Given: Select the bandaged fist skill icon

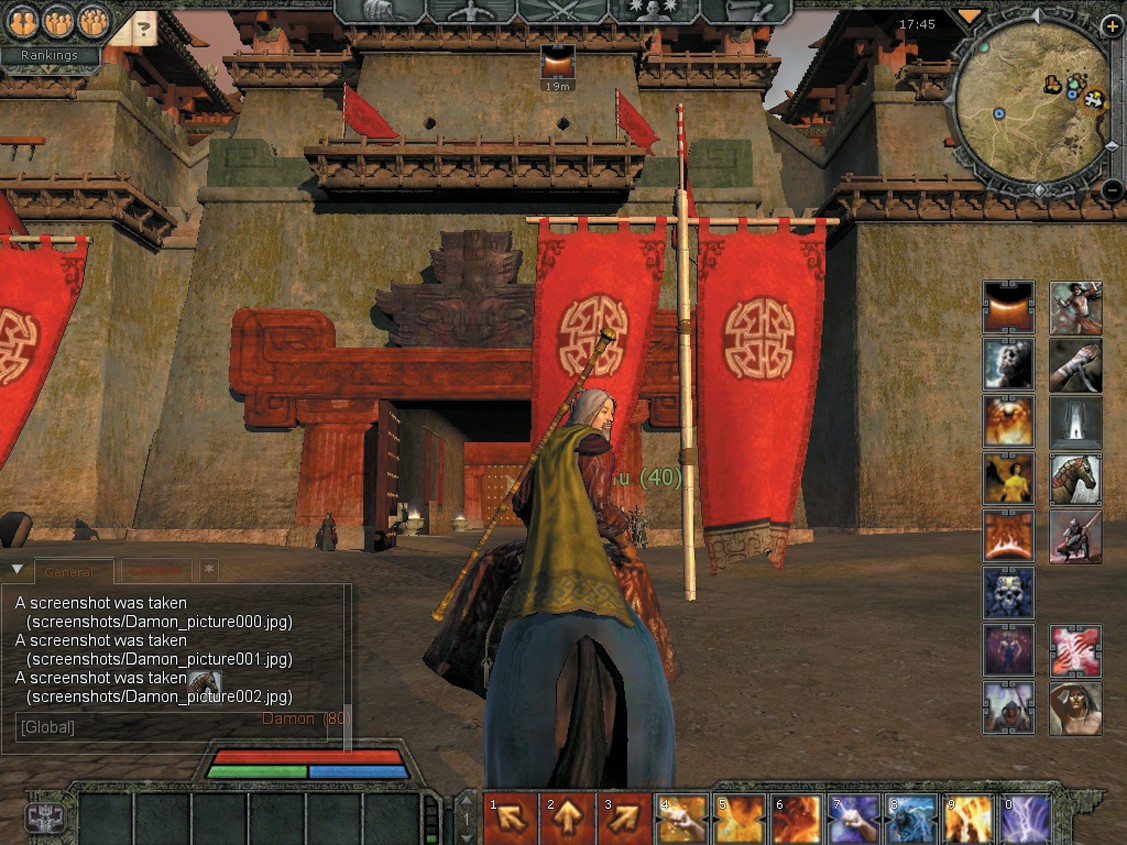Looking at the screenshot, I should pos(1075,364).
